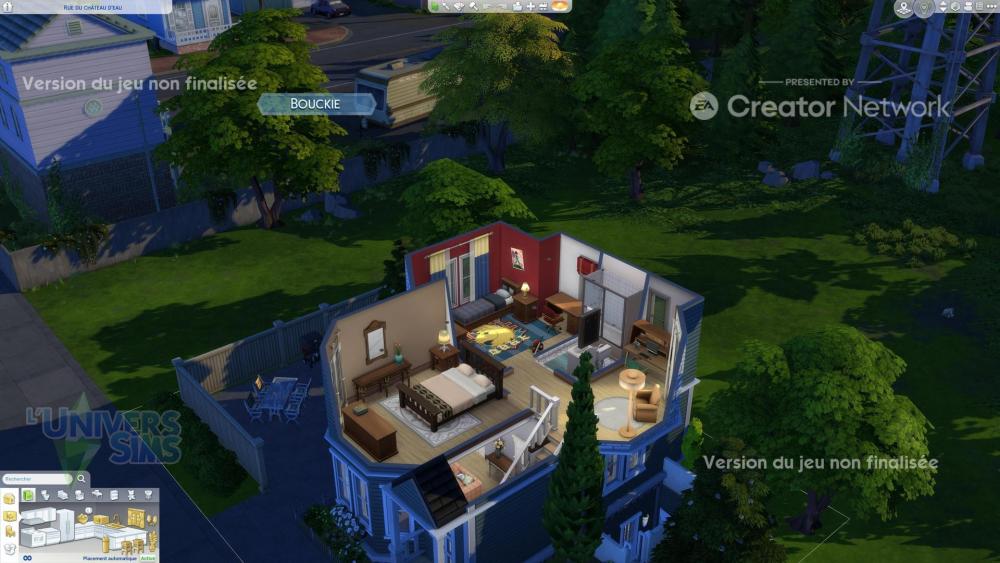Select the bed bedroom category

pos(78,495)
